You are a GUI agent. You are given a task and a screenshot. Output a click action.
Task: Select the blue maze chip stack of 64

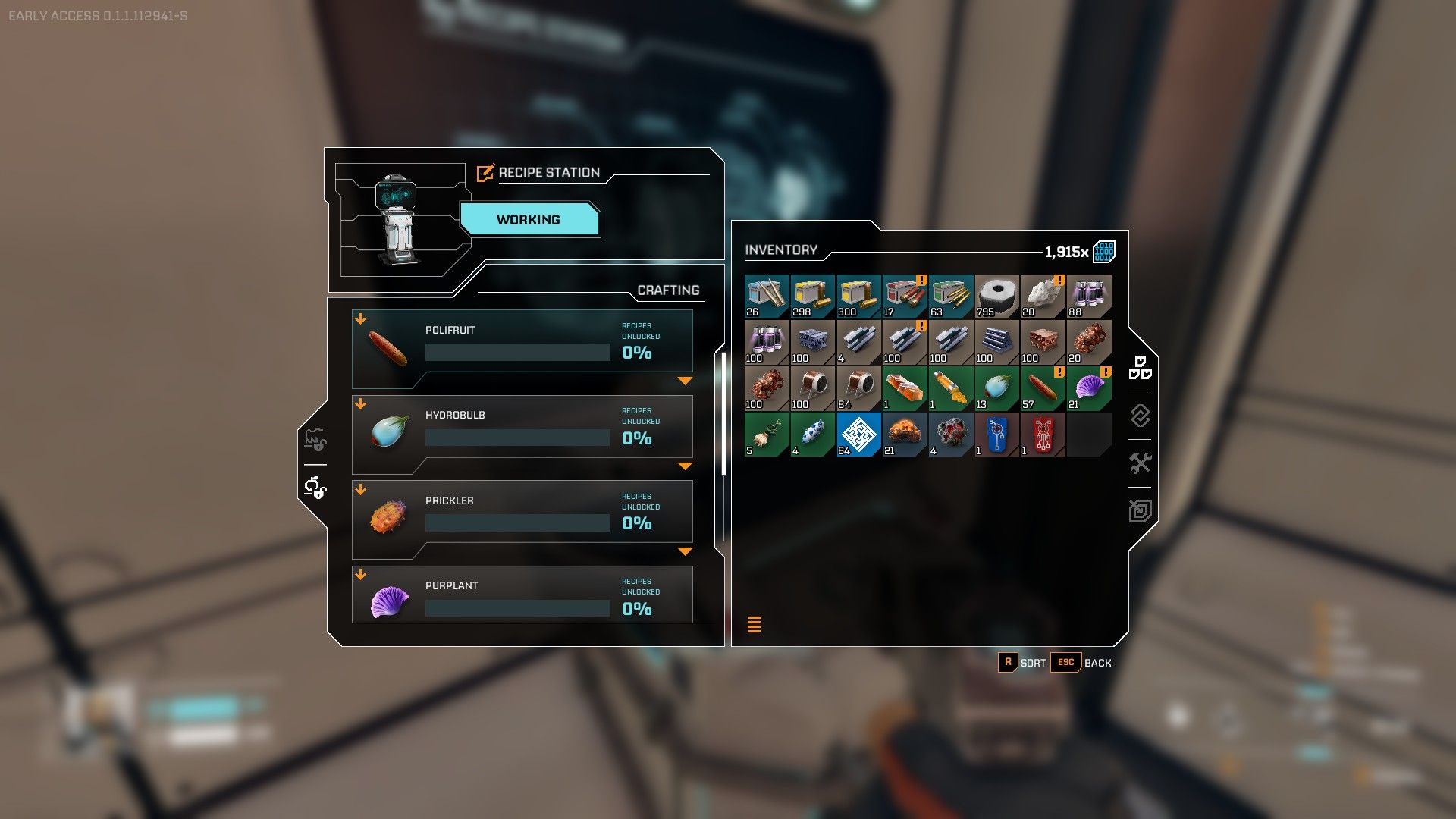858,435
